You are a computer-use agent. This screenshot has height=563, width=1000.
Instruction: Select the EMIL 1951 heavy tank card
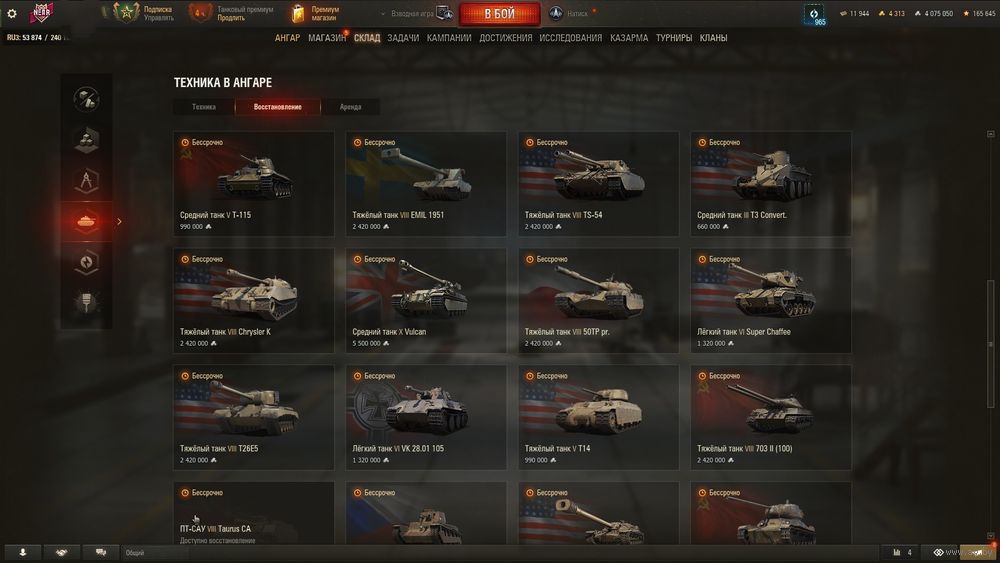[x=426, y=183]
